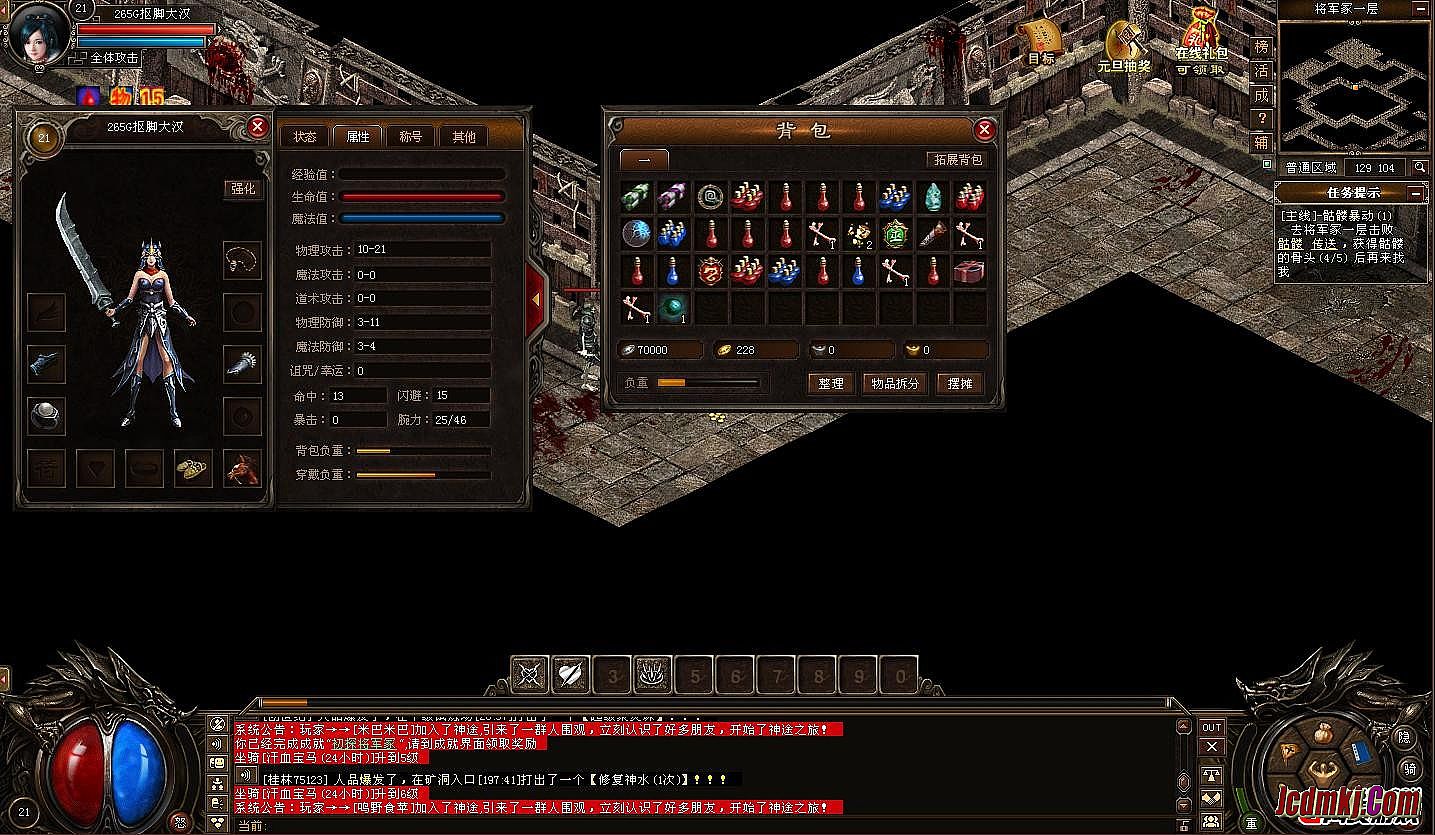
Task: Select the trade scales icon above chat
Action: pos(1211,775)
